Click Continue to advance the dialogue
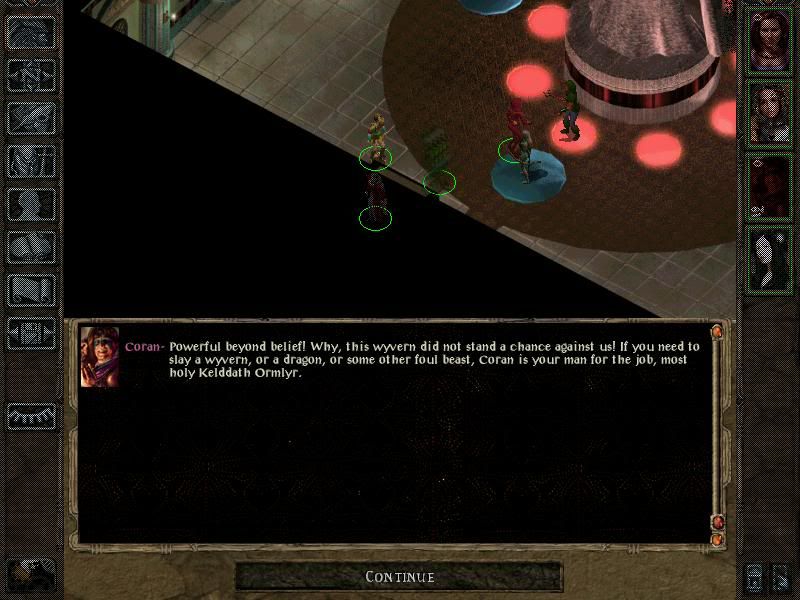The width and height of the screenshot is (800, 600). (399, 577)
